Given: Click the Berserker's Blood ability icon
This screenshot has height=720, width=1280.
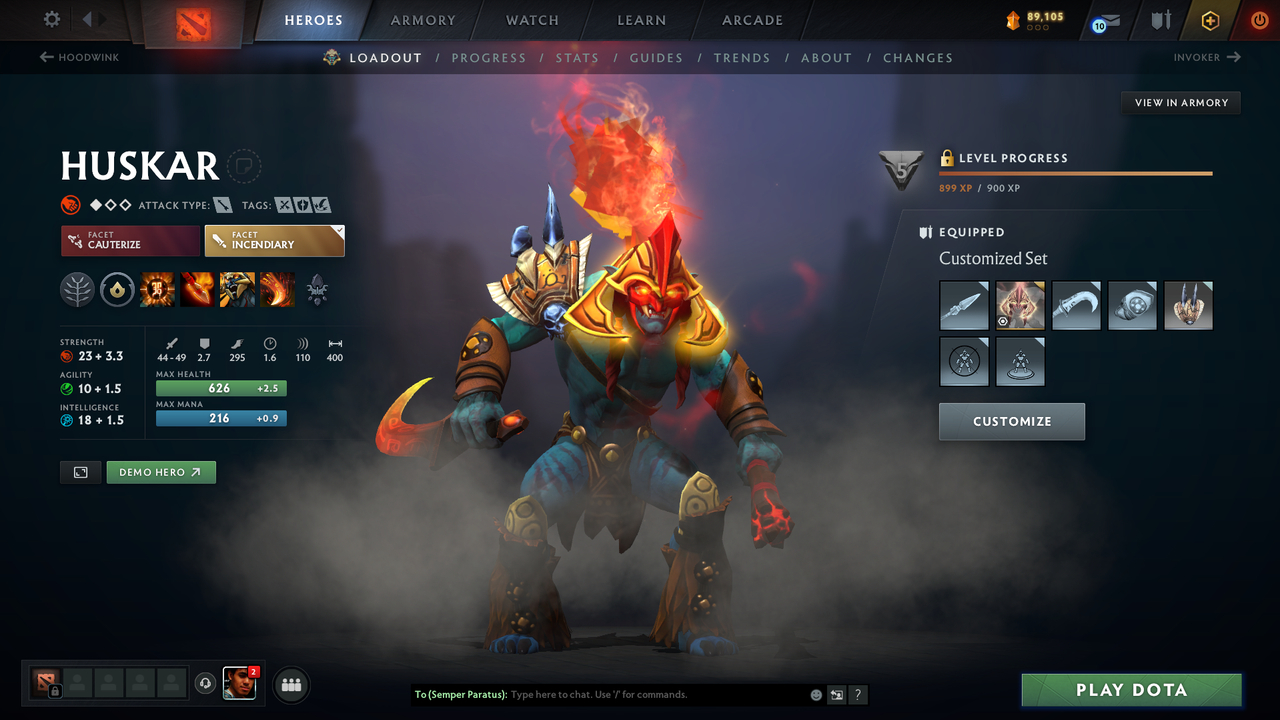Looking at the screenshot, I should click(237, 290).
